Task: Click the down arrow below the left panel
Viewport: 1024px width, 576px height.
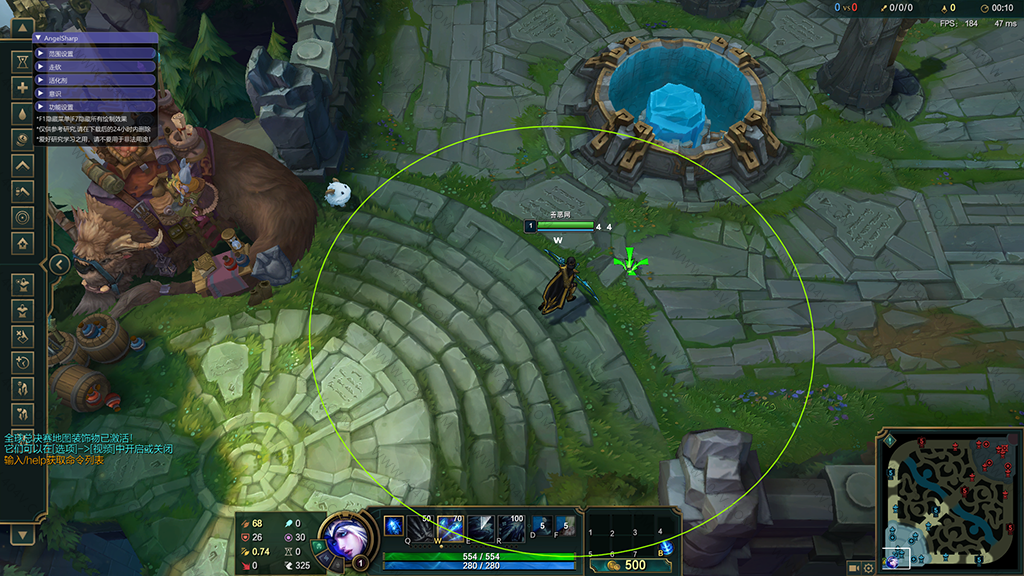Action: click(x=22, y=537)
